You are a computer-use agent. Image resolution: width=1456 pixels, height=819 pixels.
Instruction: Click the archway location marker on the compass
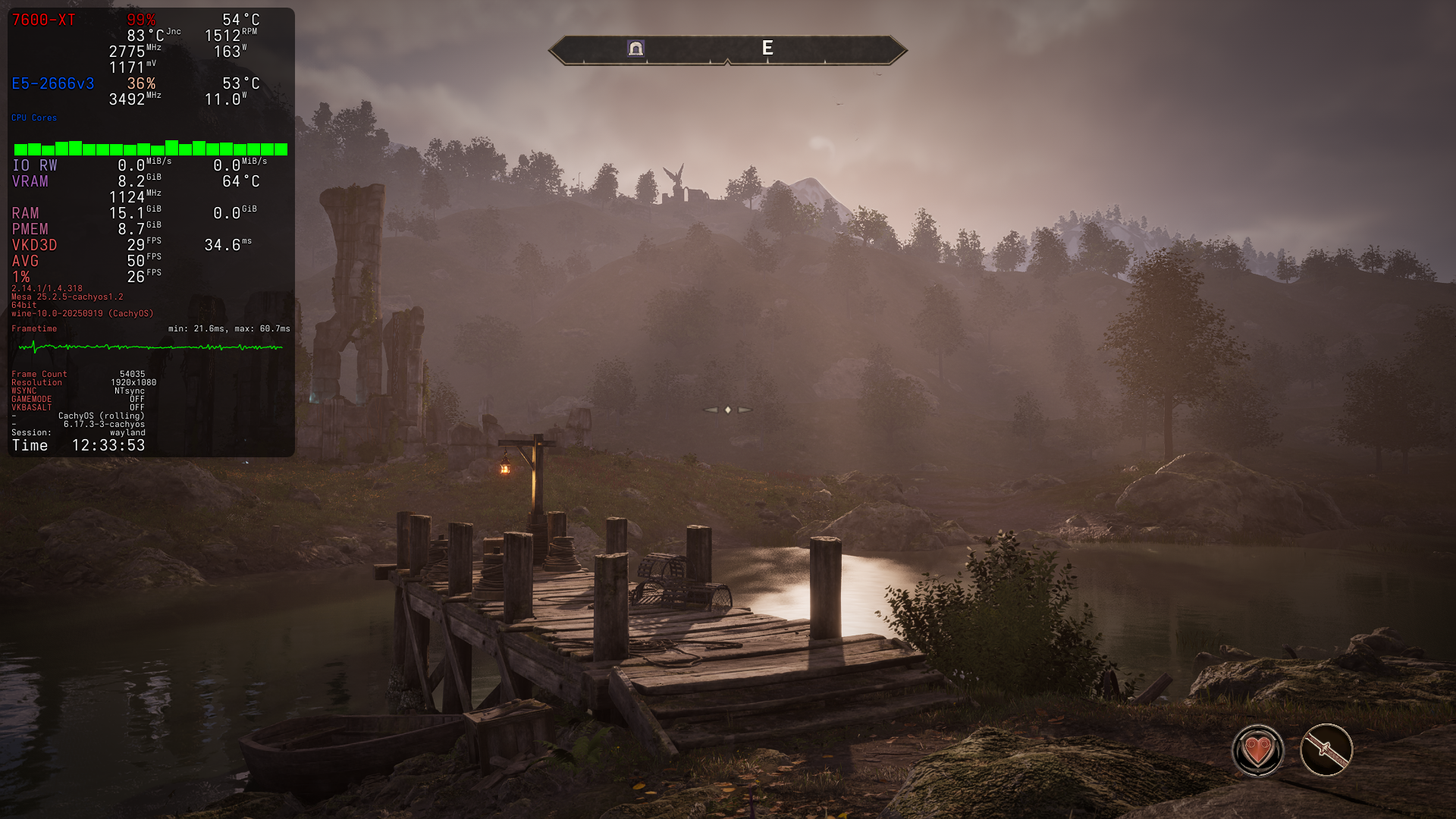click(635, 49)
